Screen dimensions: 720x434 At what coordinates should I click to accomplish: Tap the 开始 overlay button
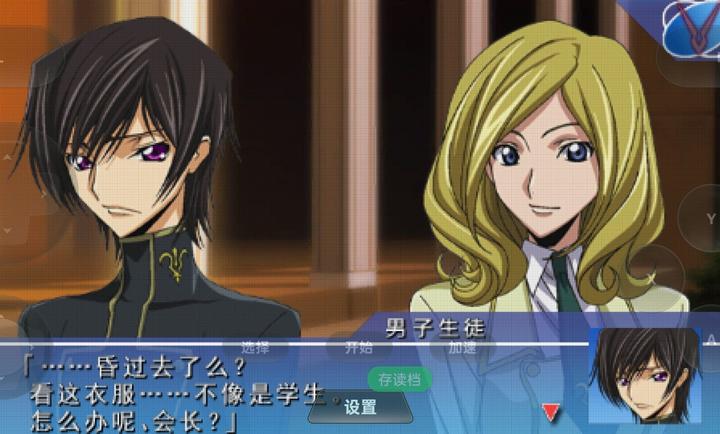coord(360,348)
